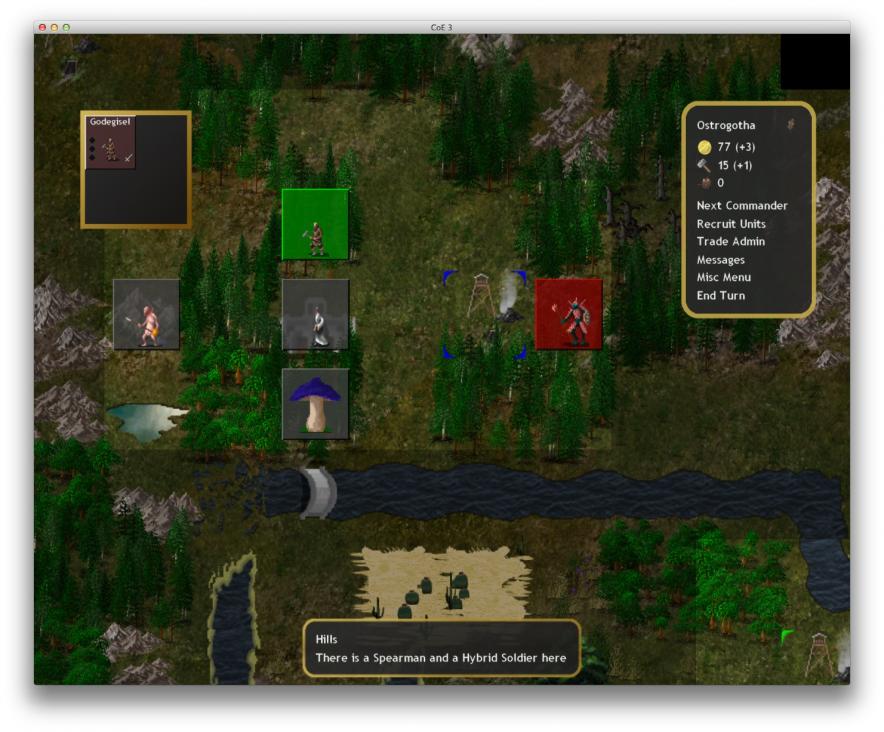Minimize the CoE 3 window
This screenshot has width=884, height=732.
[x=54, y=27]
